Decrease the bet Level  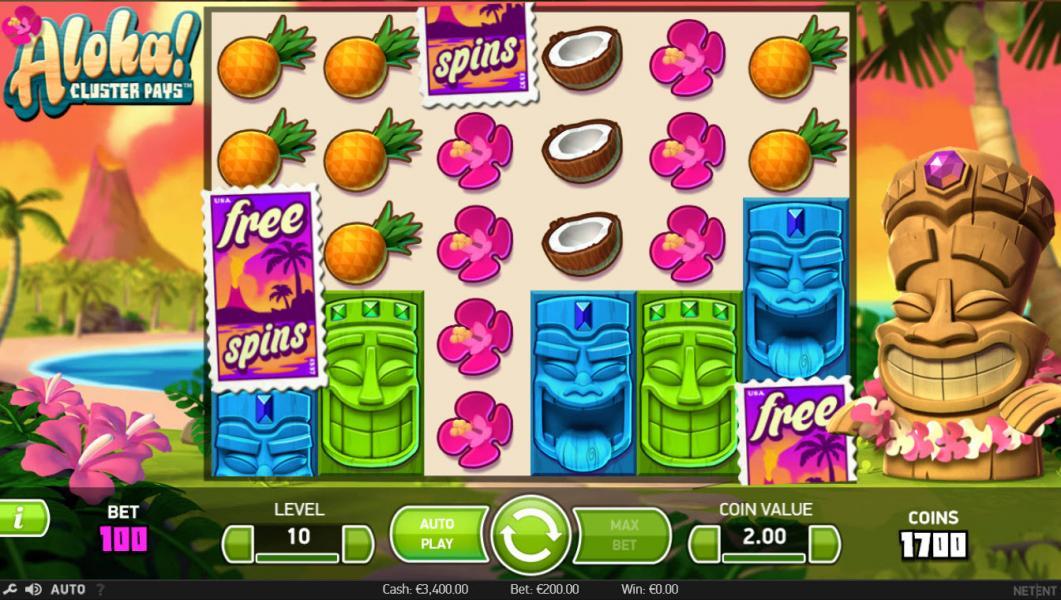pos(236,543)
